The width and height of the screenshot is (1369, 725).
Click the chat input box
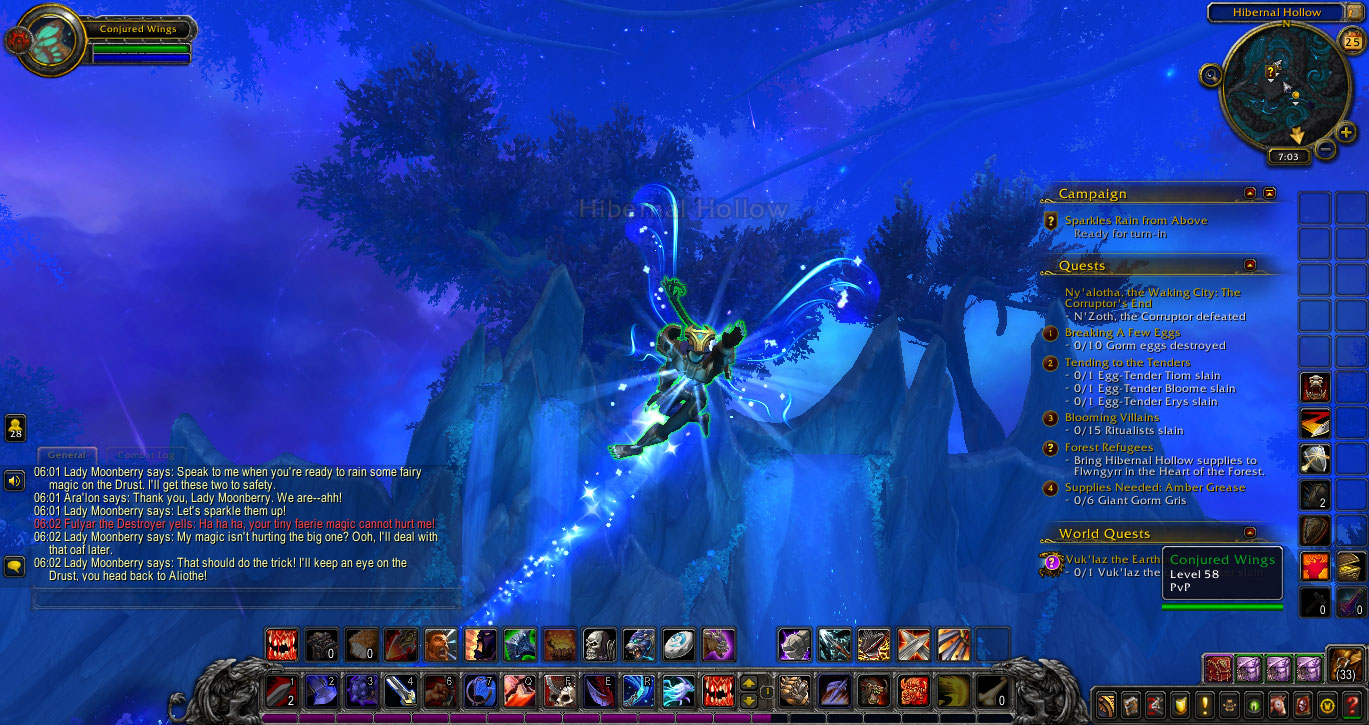(245, 599)
